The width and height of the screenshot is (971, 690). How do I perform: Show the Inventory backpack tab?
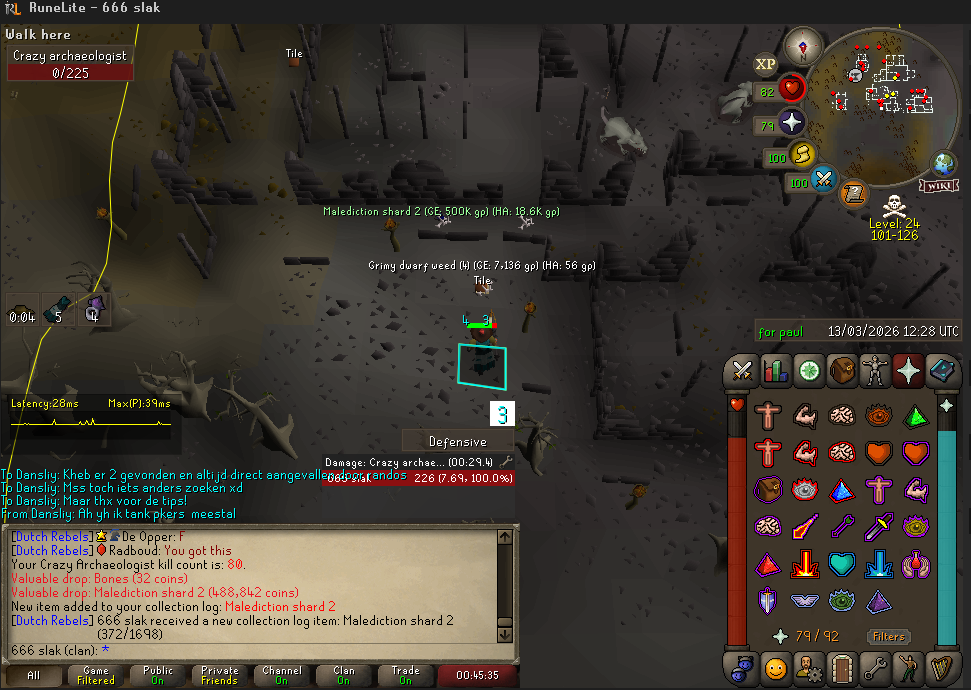click(x=842, y=370)
